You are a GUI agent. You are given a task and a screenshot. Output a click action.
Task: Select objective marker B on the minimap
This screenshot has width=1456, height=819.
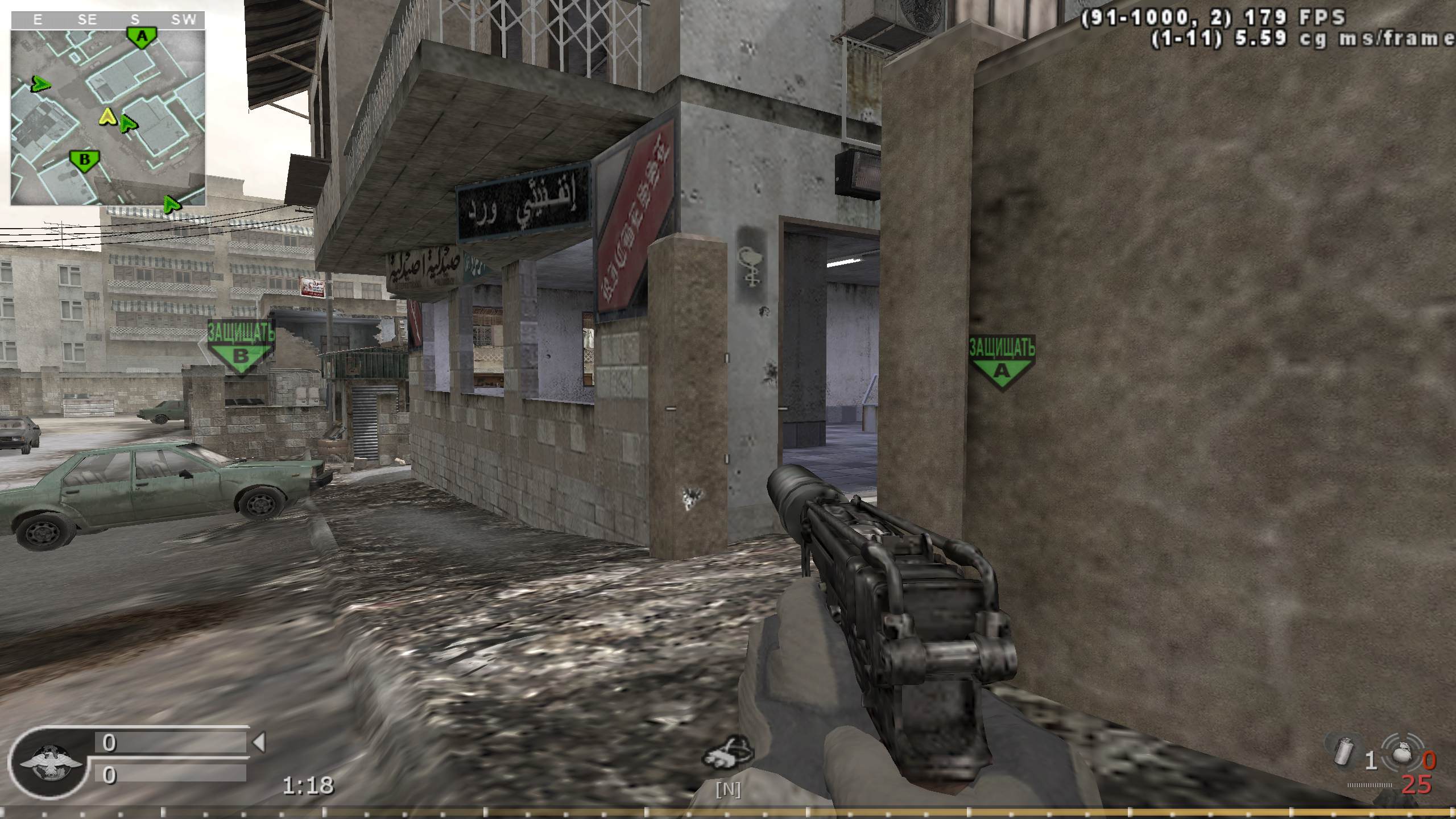(83, 161)
